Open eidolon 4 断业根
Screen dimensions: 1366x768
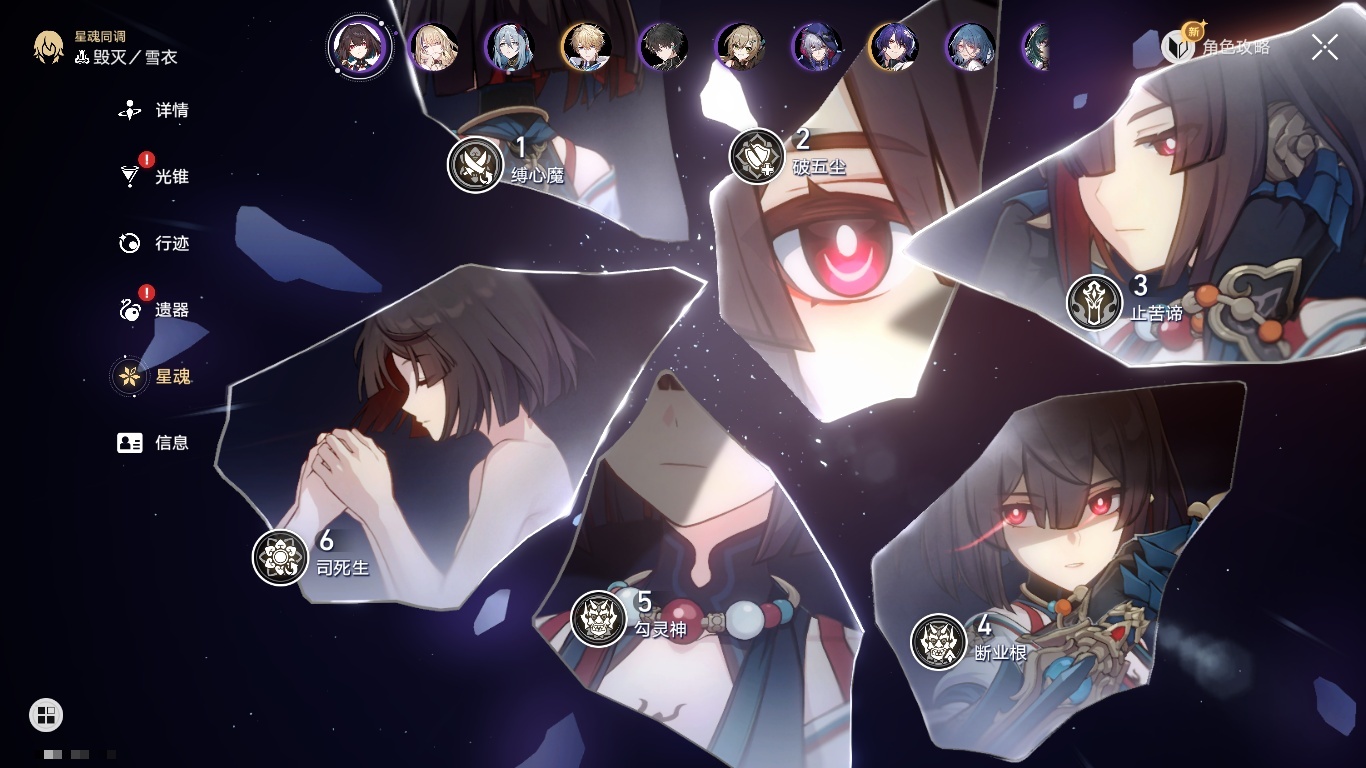click(x=939, y=642)
